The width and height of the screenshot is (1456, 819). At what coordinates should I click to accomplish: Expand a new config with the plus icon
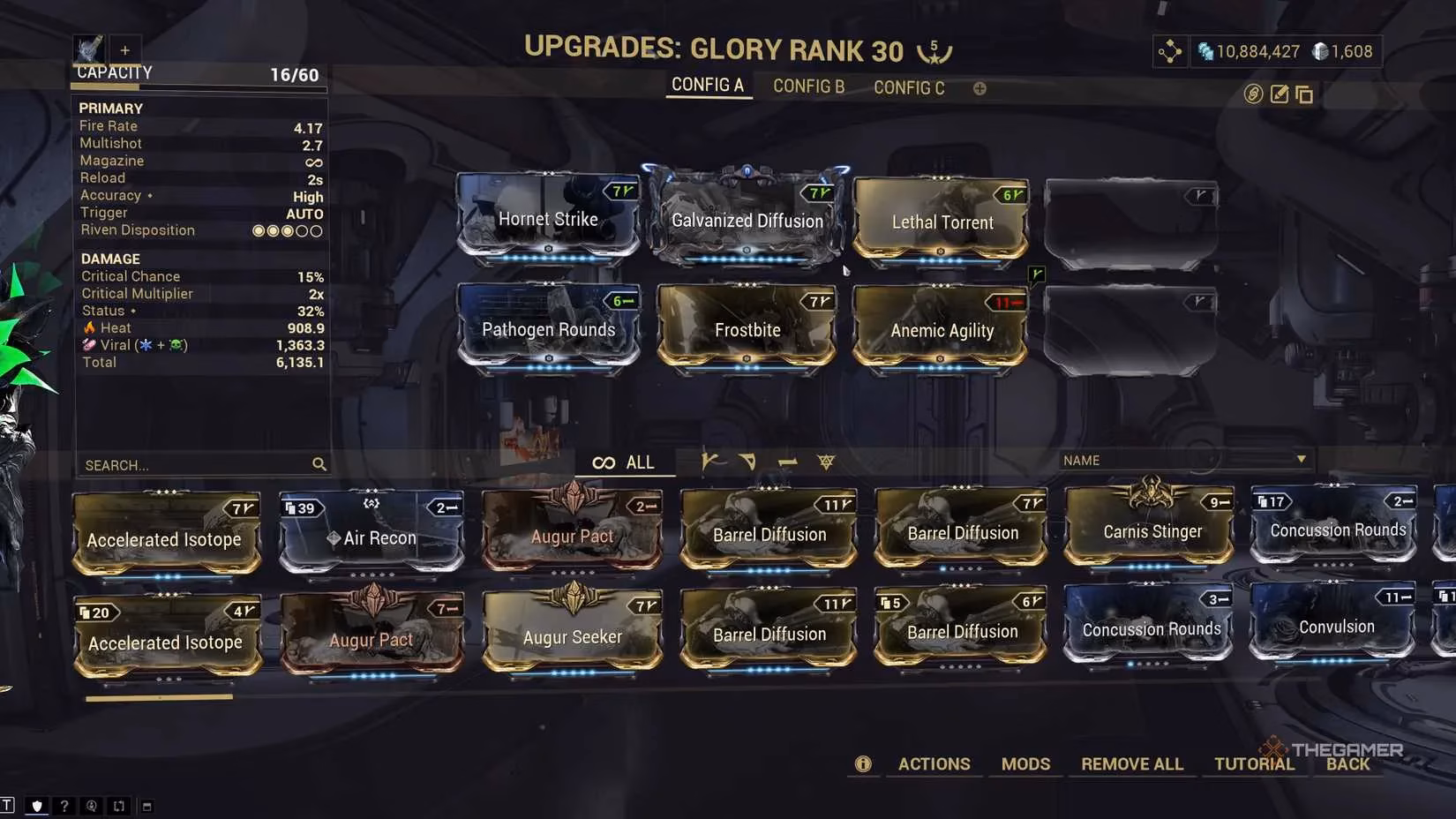(x=979, y=88)
